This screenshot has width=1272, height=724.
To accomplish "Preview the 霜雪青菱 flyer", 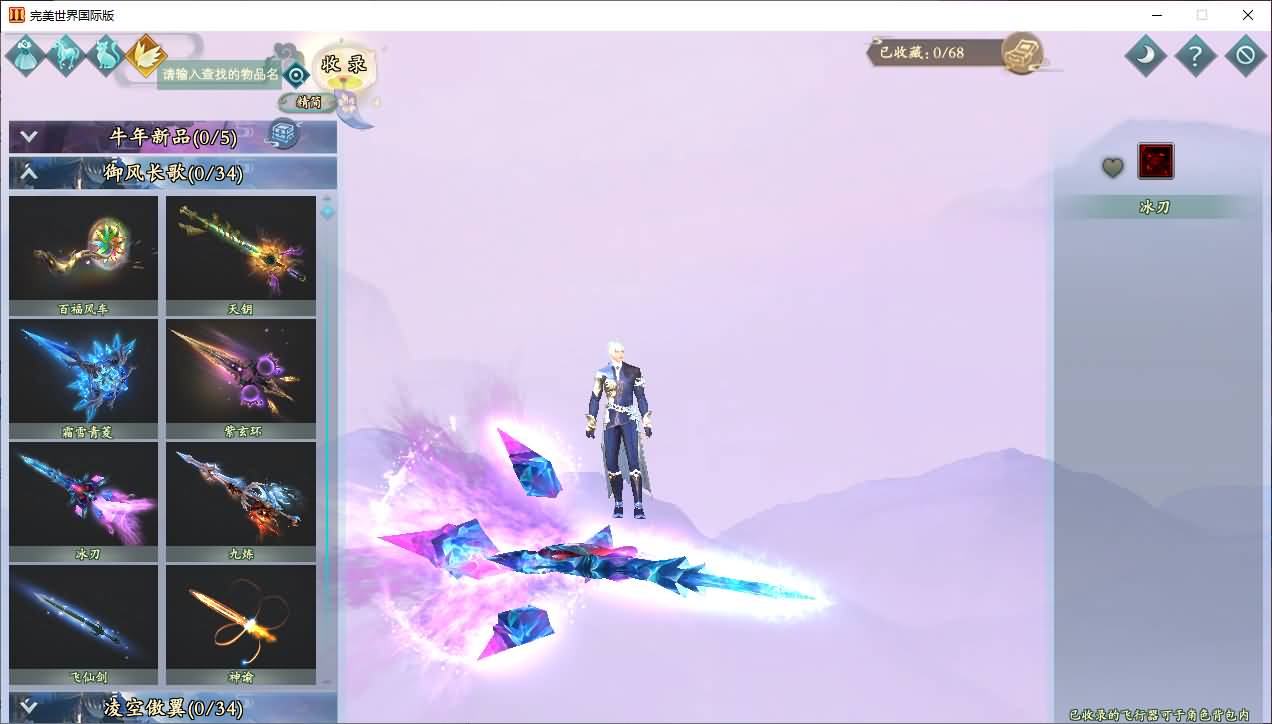I will click(x=84, y=372).
